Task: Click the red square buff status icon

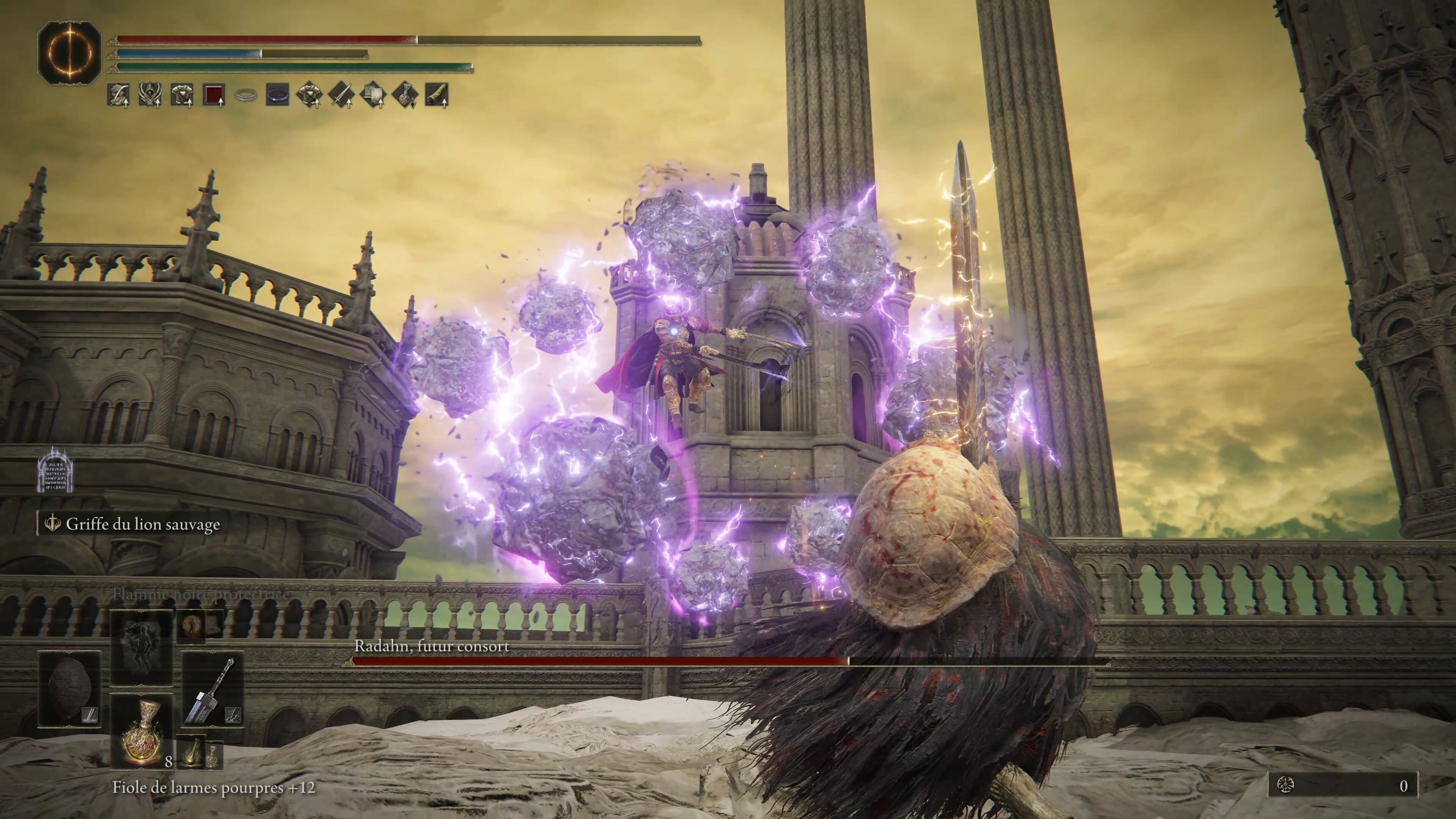Action: (x=214, y=95)
